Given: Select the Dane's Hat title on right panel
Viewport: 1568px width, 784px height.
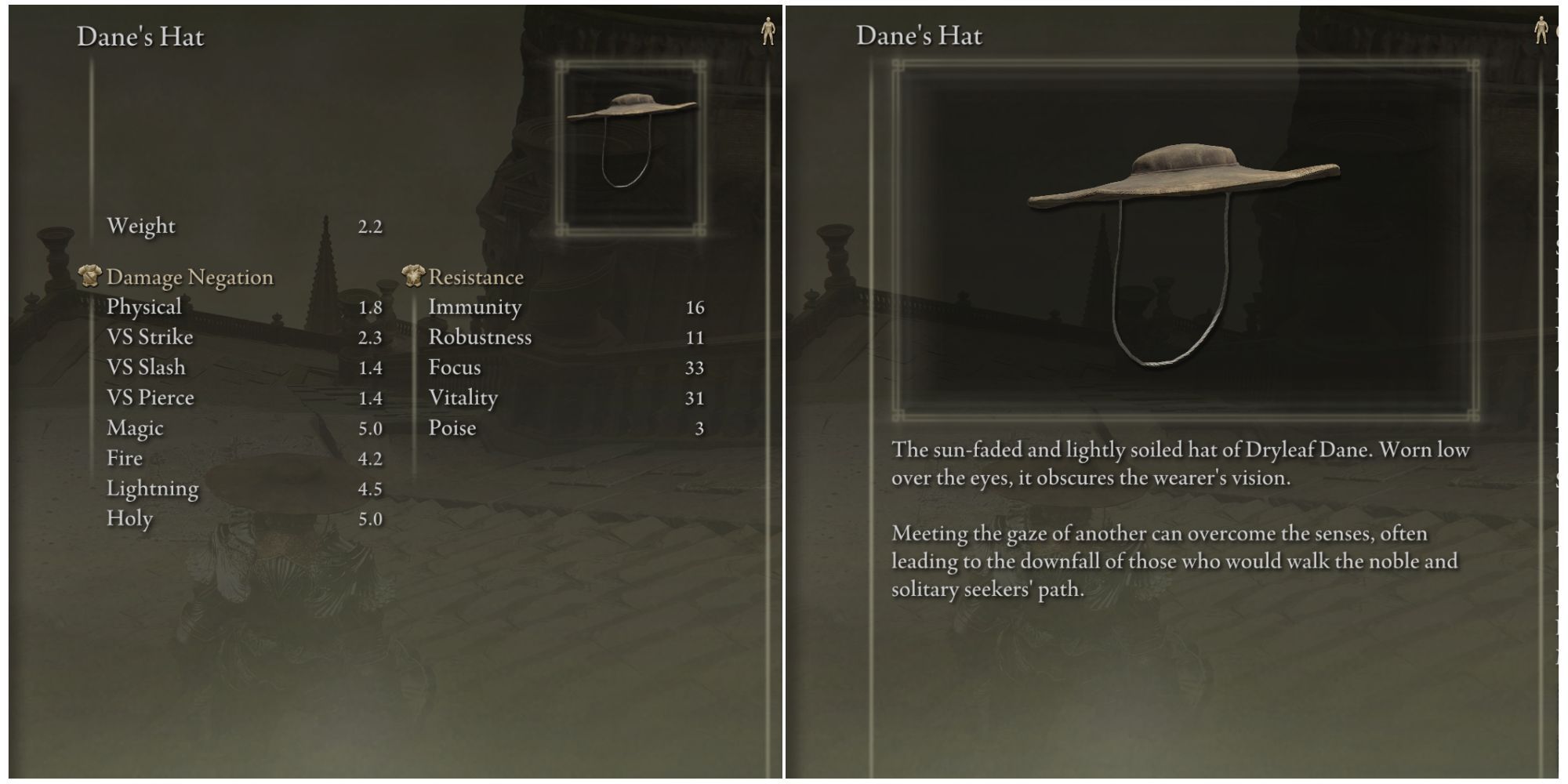Looking at the screenshot, I should click(919, 34).
